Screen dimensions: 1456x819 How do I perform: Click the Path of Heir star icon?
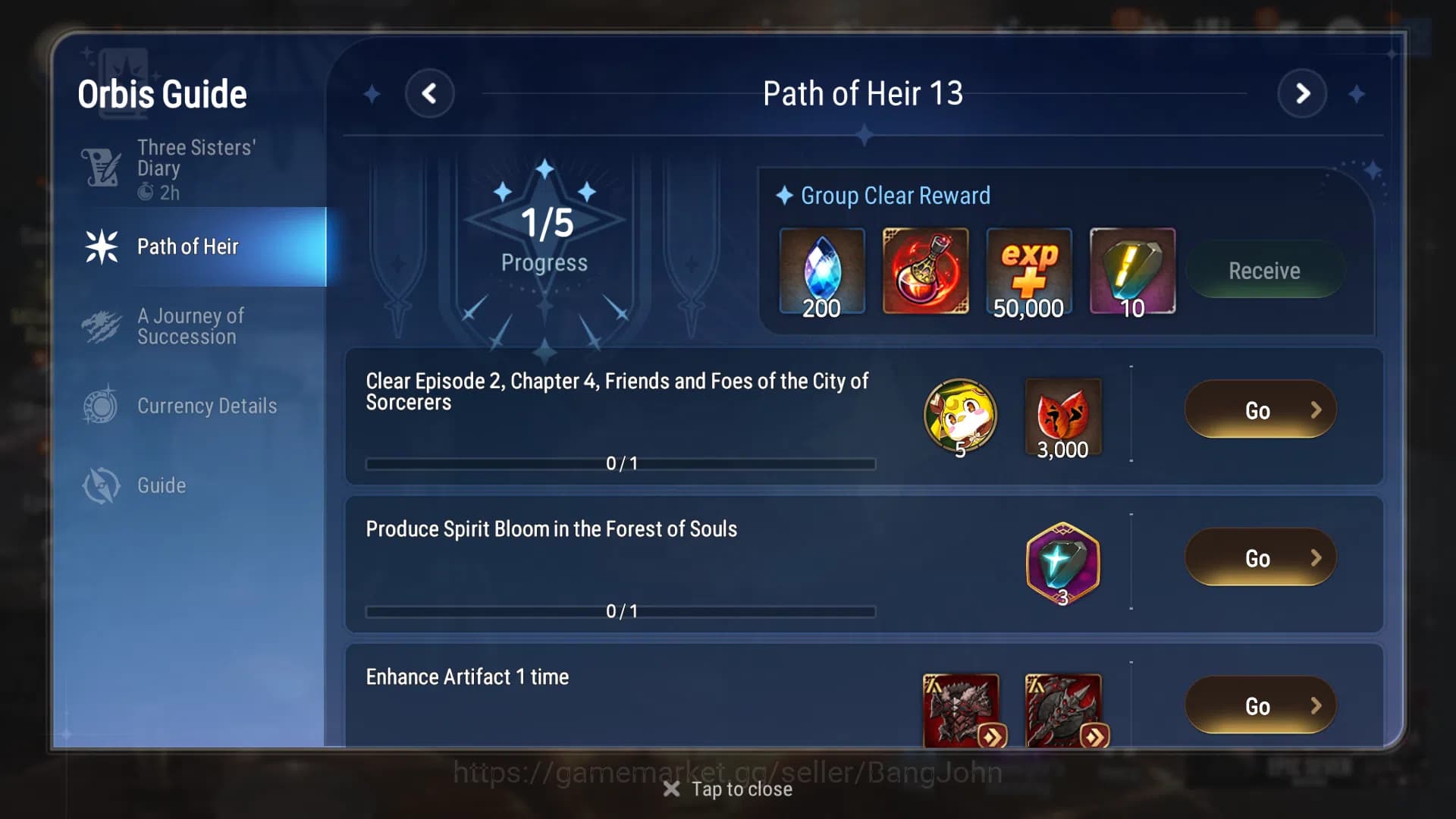[x=101, y=246]
